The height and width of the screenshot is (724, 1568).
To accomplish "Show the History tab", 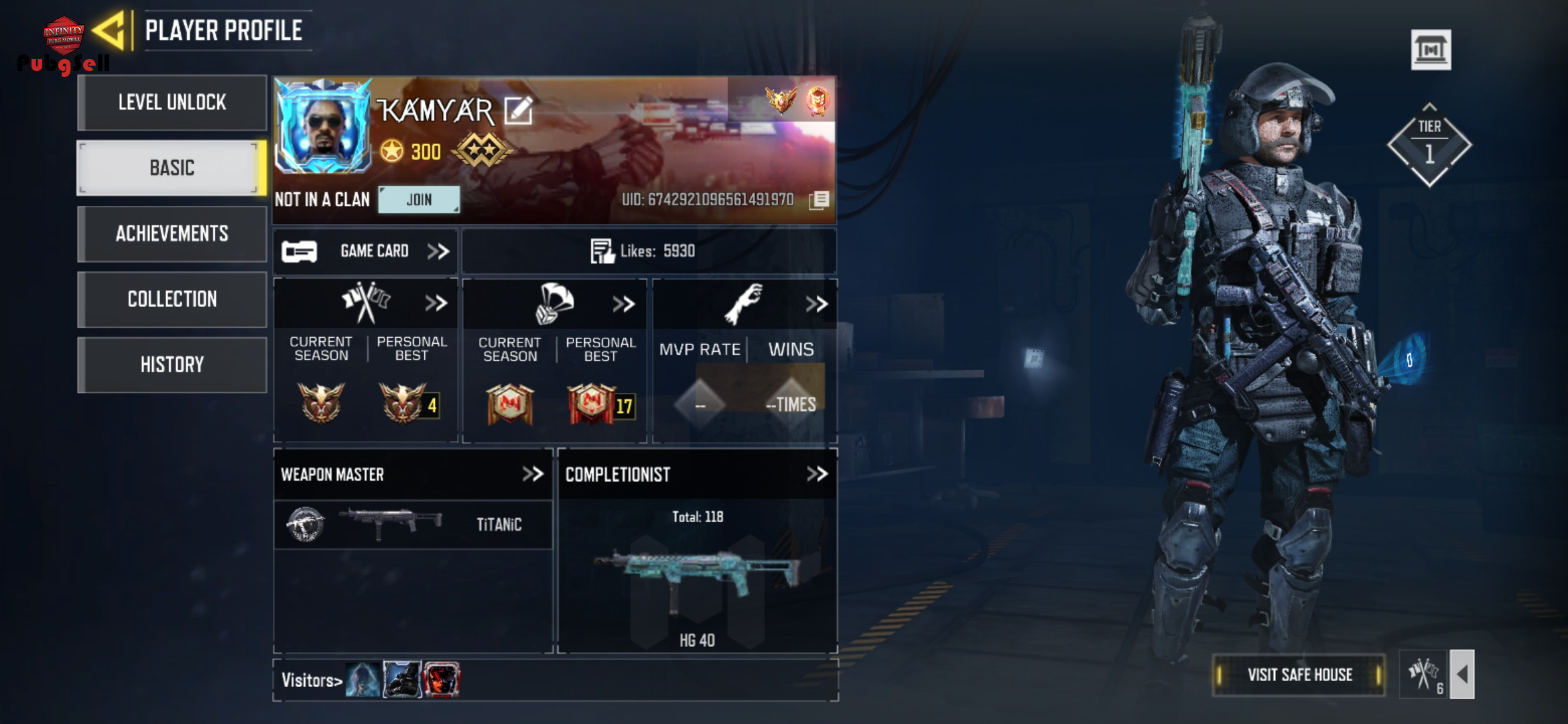I will (172, 365).
